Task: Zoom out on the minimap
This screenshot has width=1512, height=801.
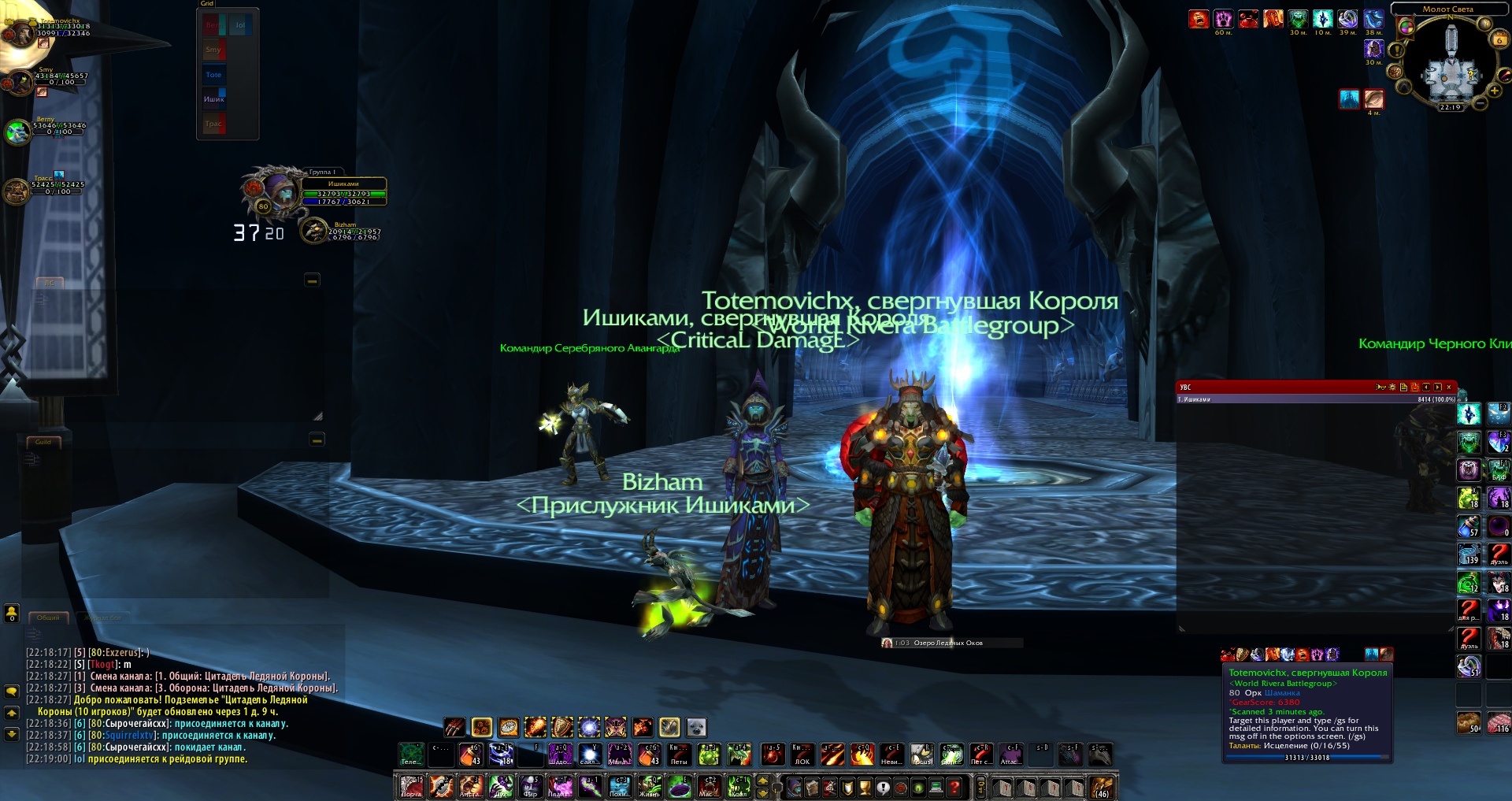Action: pyautogui.click(x=1480, y=103)
